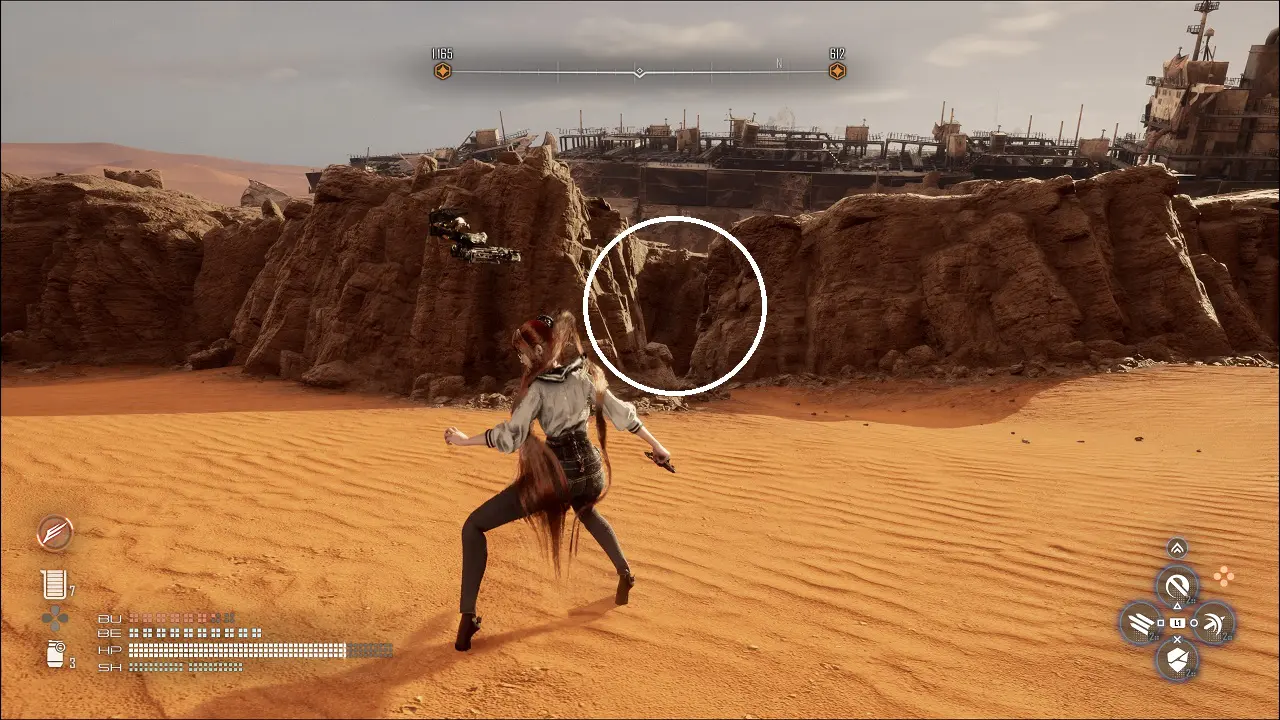Activate the triple-stripe Beta skill on the left
Viewport: 1280px width, 720px height.
[x=1140, y=623]
